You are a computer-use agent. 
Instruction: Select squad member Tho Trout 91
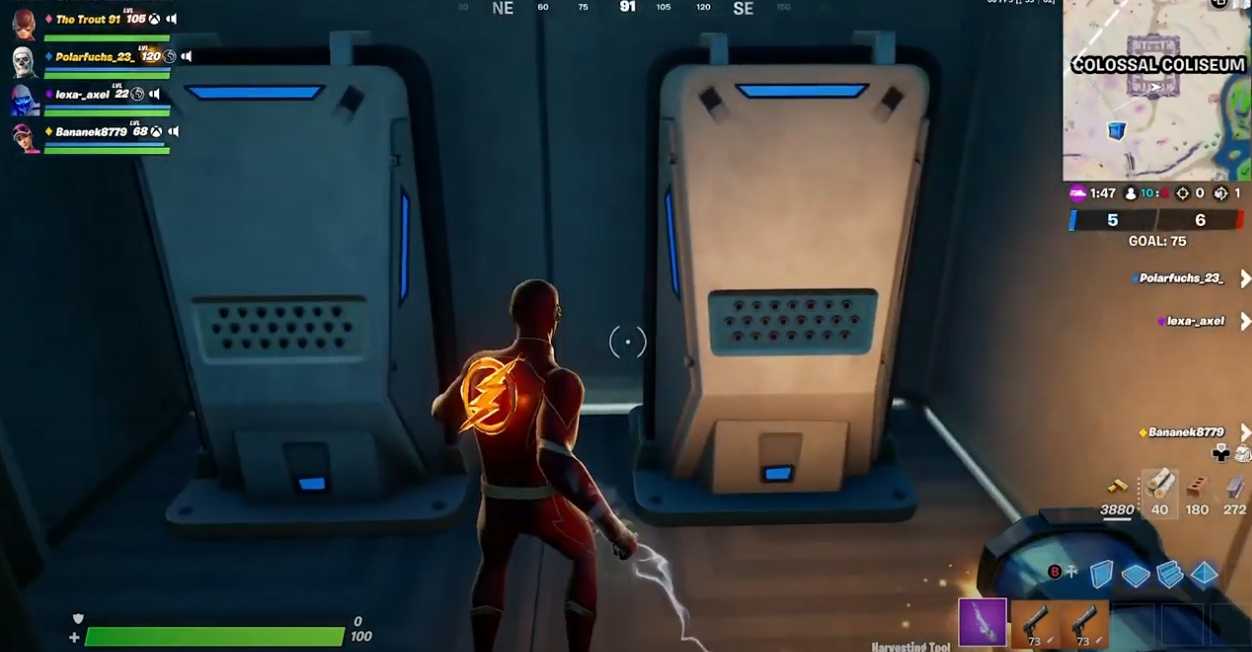(88, 19)
